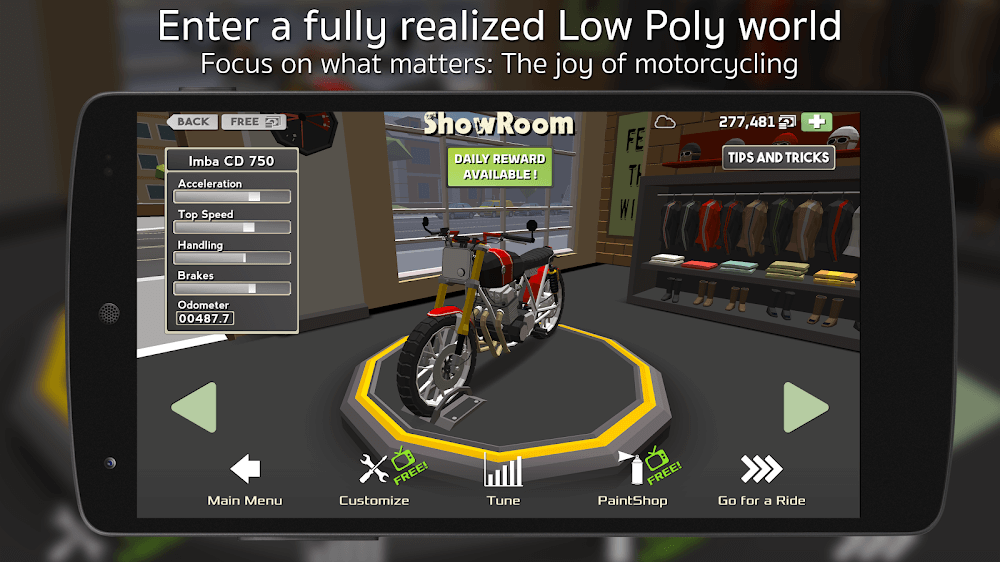Enter the PaintShop
This screenshot has width=1000, height=562.
coord(632,479)
